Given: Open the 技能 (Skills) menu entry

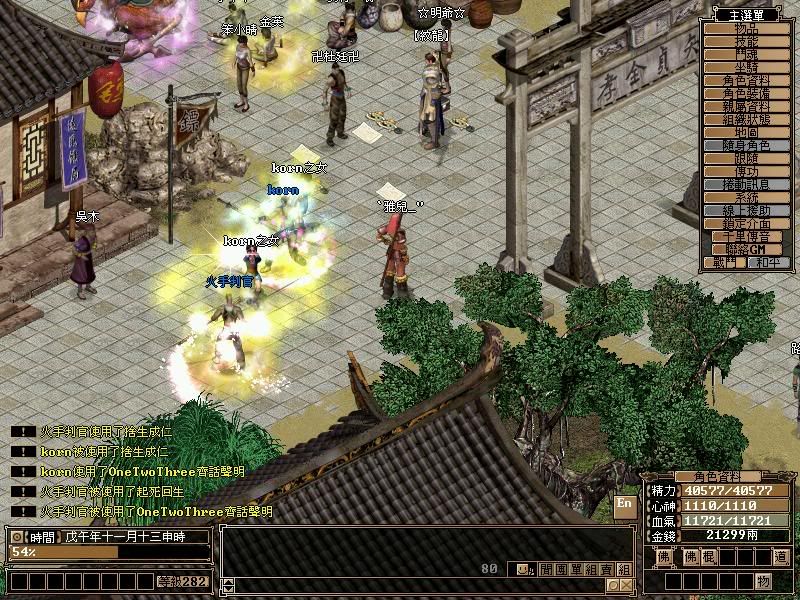Looking at the screenshot, I should (x=747, y=42).
